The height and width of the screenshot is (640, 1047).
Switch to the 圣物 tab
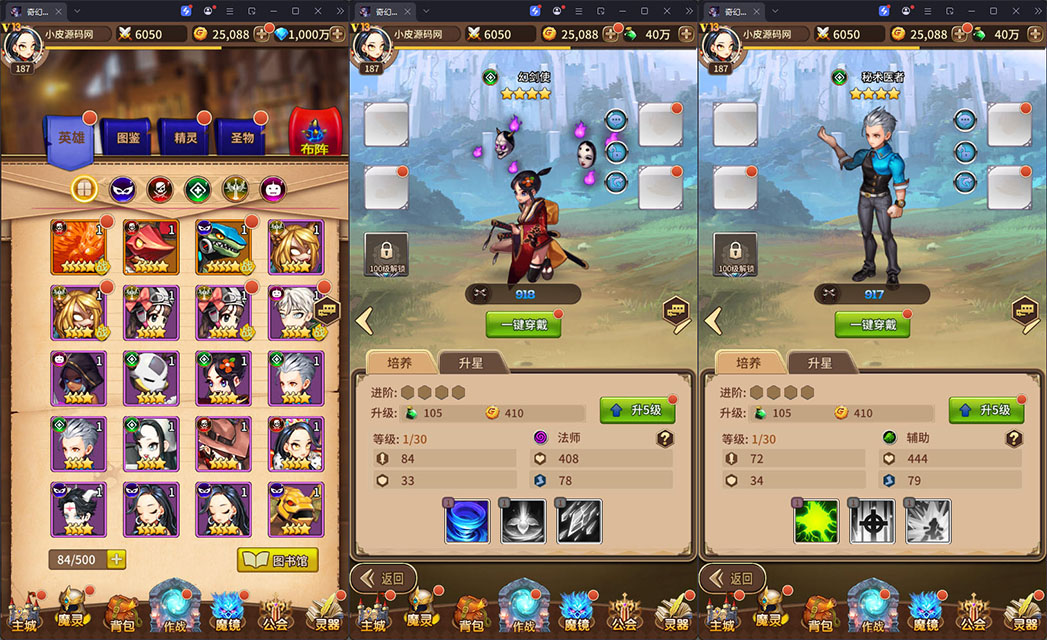tap(241, 139)
